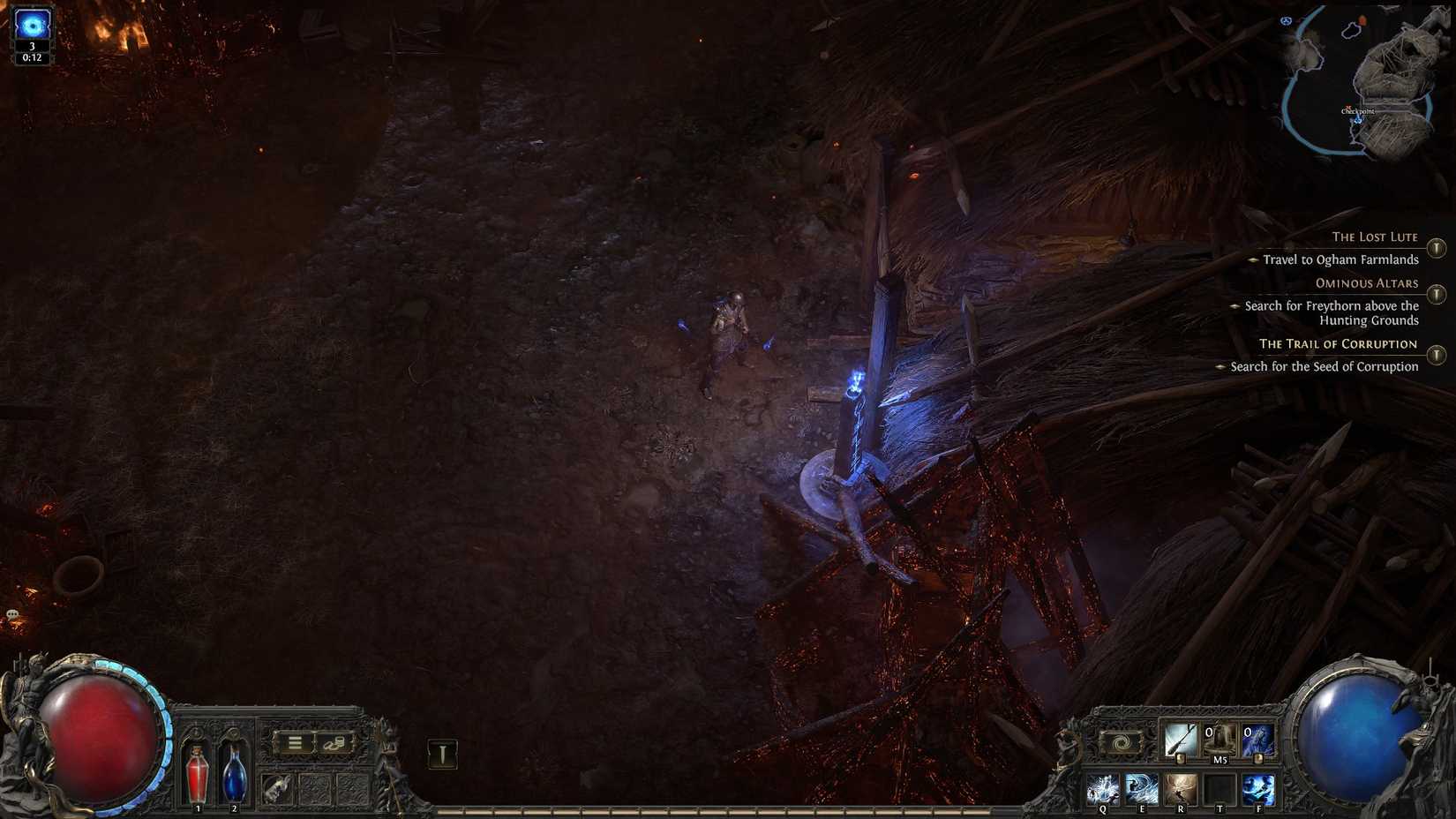
Task: Activate the frost dash skill on F
Action: (1259, 789)
